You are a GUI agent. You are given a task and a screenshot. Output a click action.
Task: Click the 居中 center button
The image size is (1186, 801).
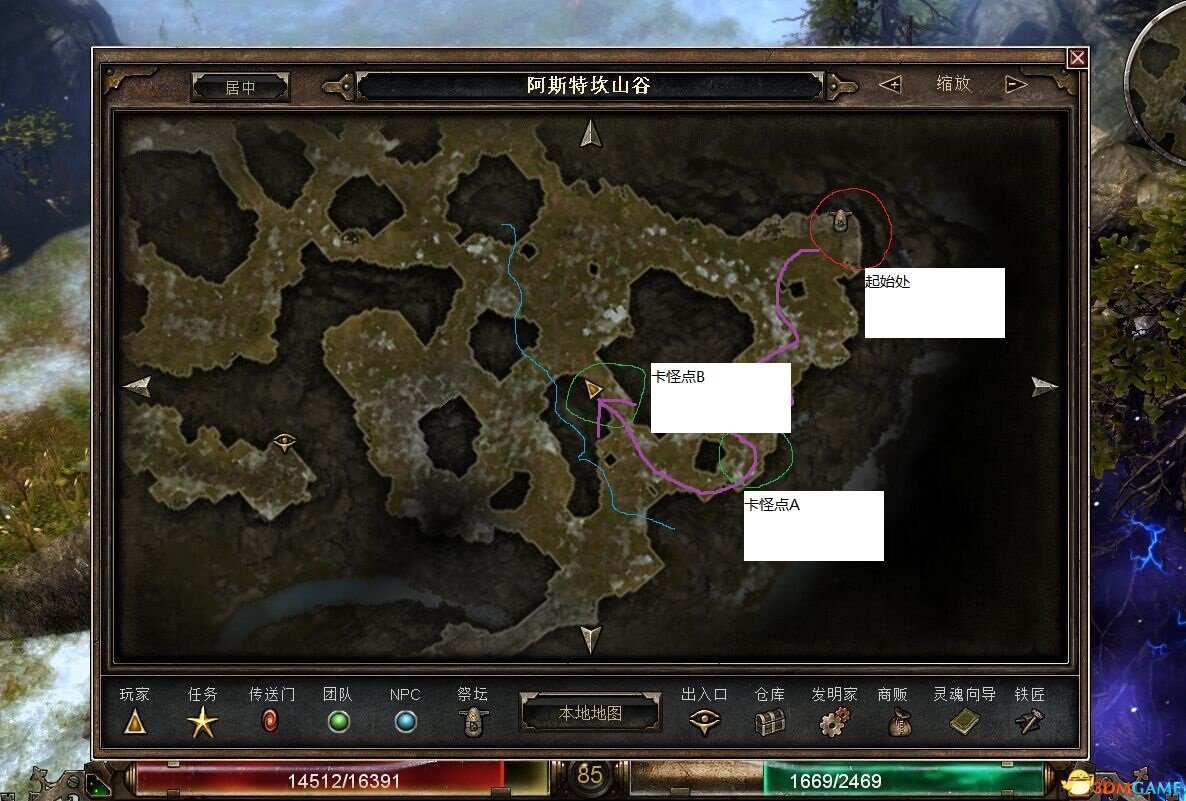(240, 87)
